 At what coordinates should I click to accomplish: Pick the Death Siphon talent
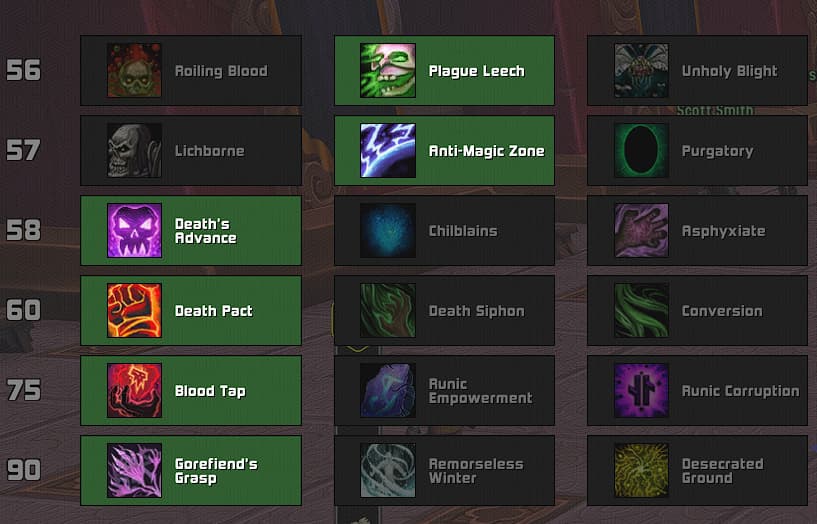pos(444,311)
